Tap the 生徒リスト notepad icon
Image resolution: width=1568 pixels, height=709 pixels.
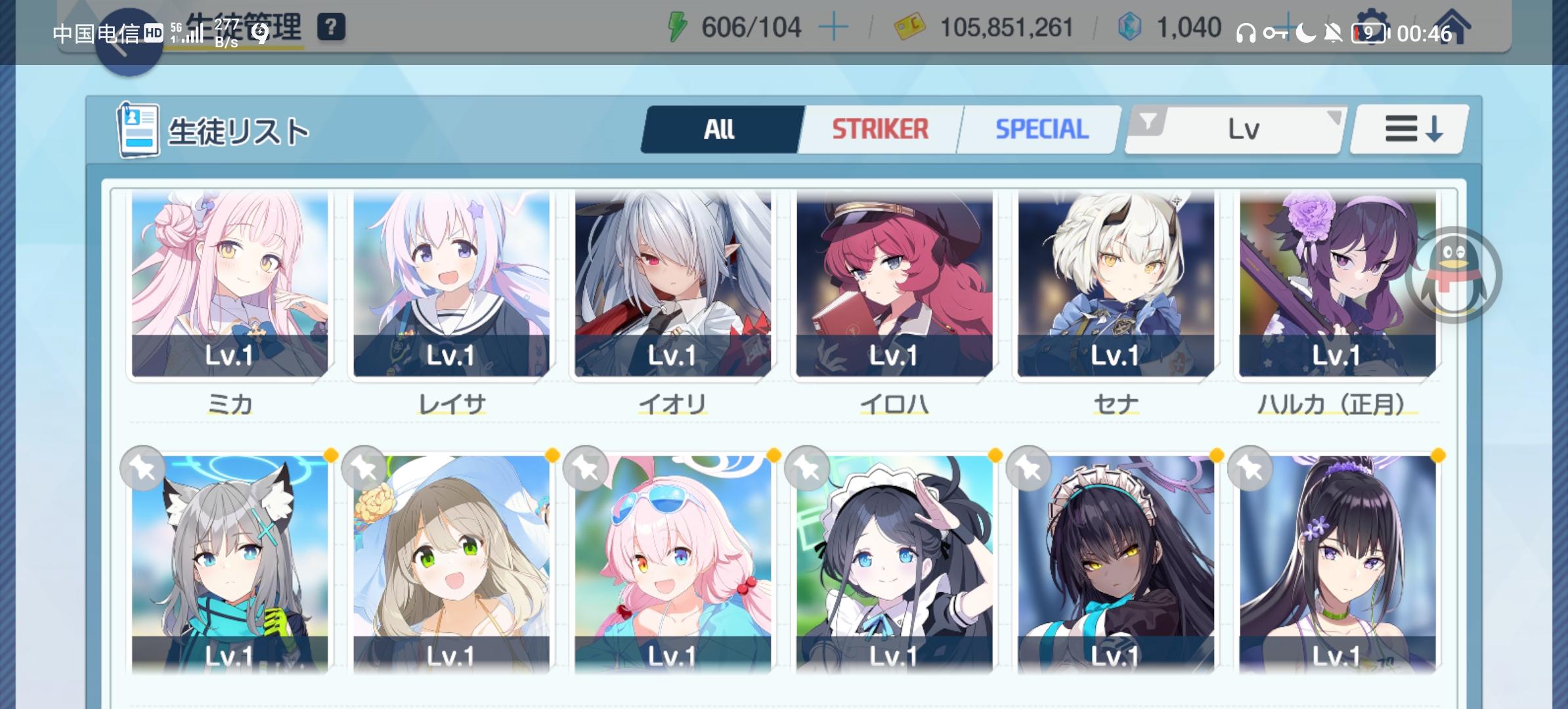pos(138,129)
